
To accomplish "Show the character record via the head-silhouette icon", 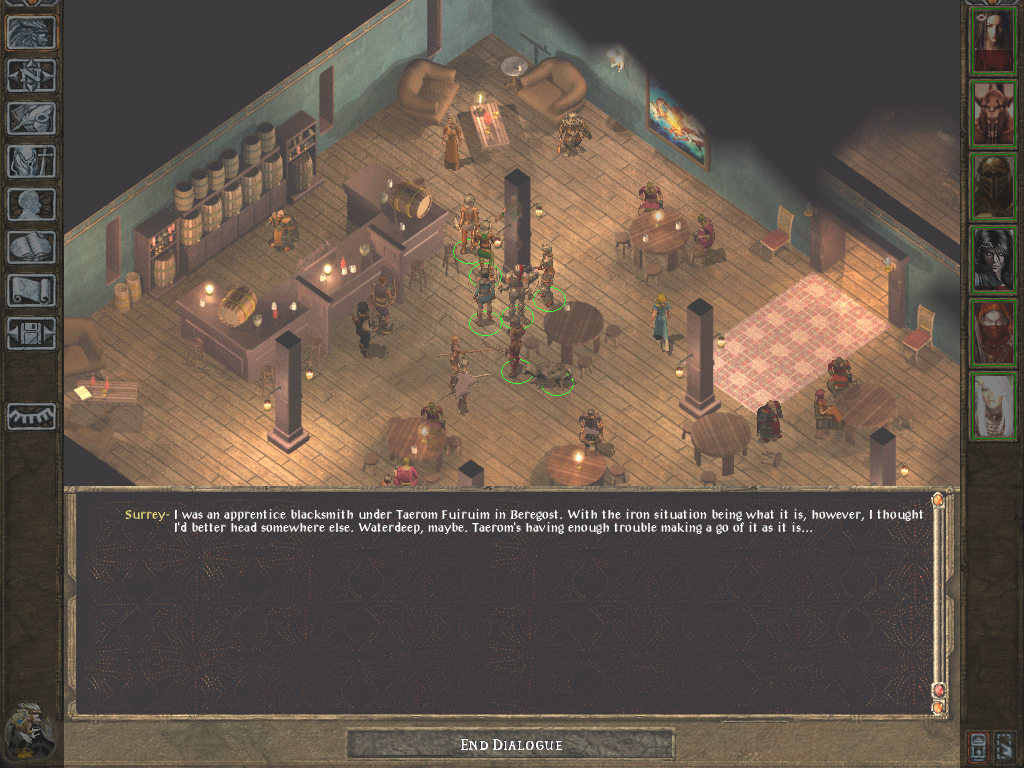I will 31,204.
